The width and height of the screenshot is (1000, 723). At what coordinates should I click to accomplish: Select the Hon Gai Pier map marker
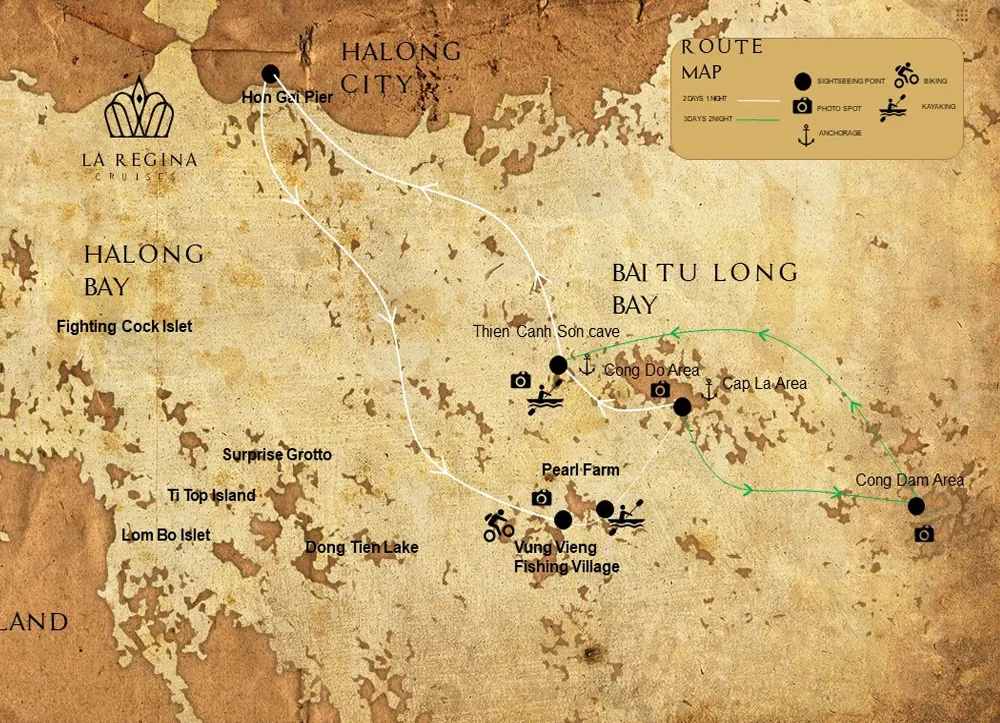click(x=270, y=74)
